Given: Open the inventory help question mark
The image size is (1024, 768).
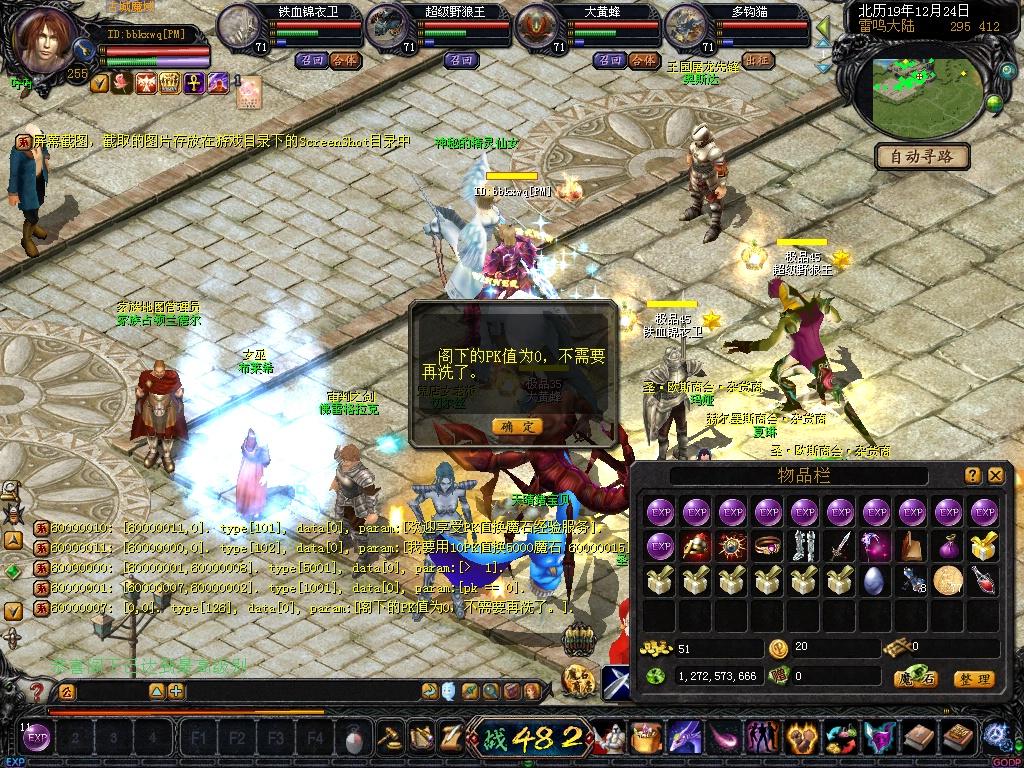Looking at the screenshot, I should click(973, 476).
